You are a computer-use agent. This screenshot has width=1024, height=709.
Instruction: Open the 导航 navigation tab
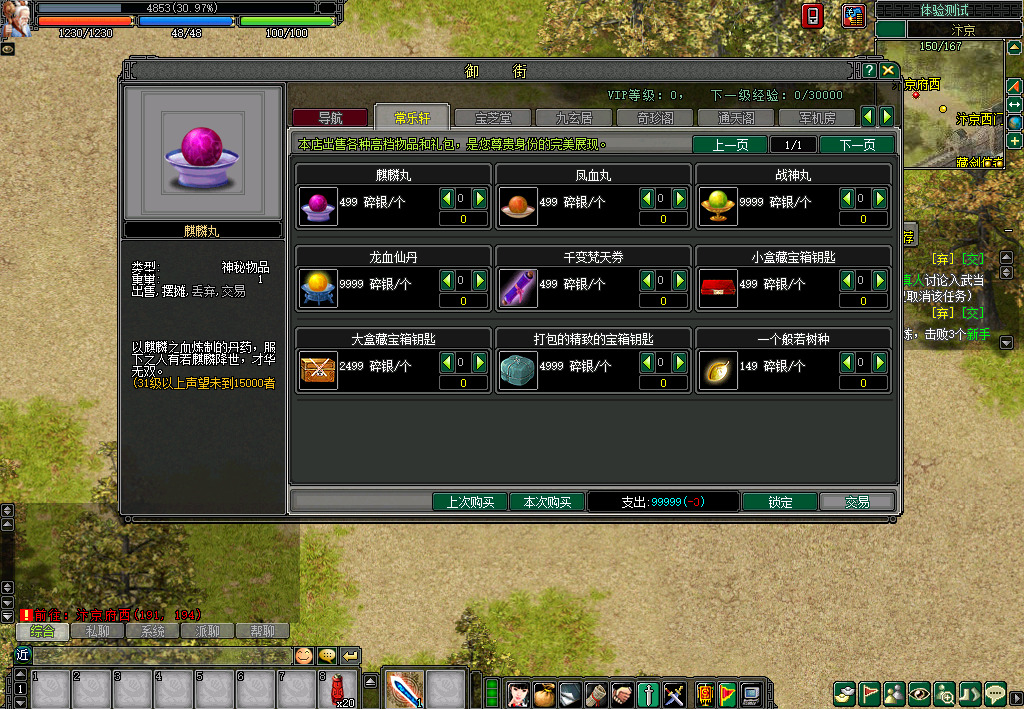(x=330, y=118)
